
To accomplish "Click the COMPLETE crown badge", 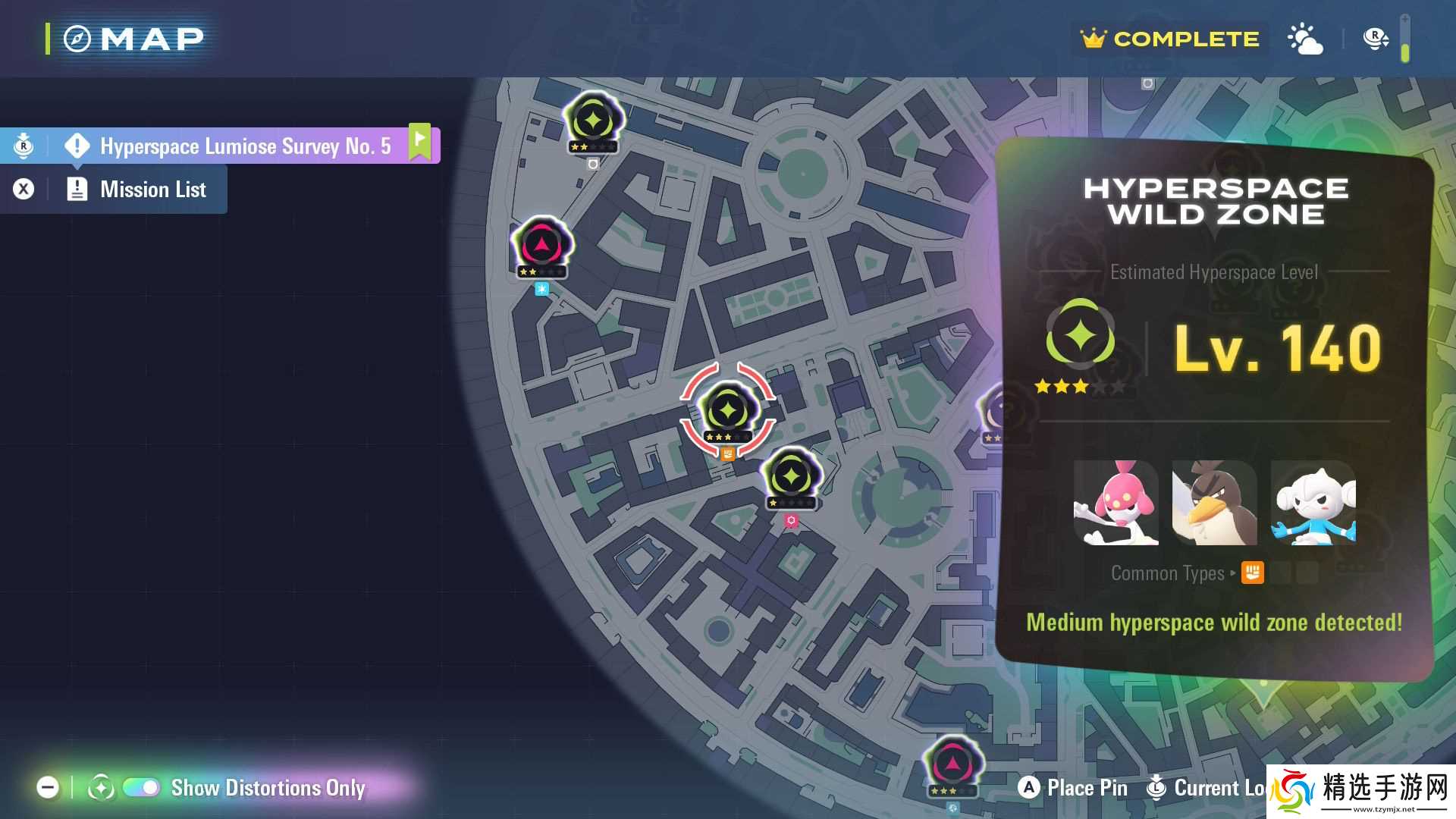I will pos(1170,39).
